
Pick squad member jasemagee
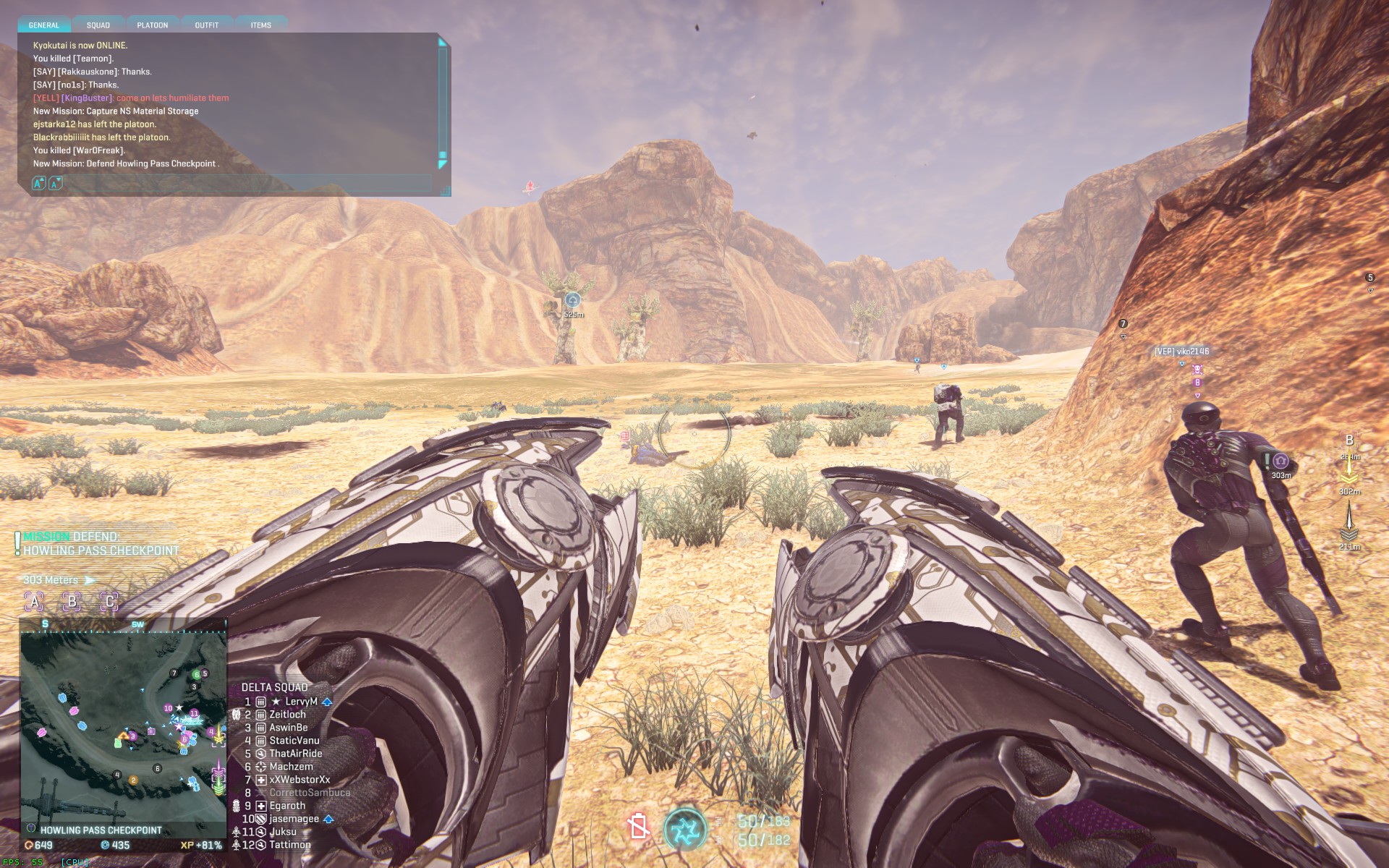click(294, 819)
